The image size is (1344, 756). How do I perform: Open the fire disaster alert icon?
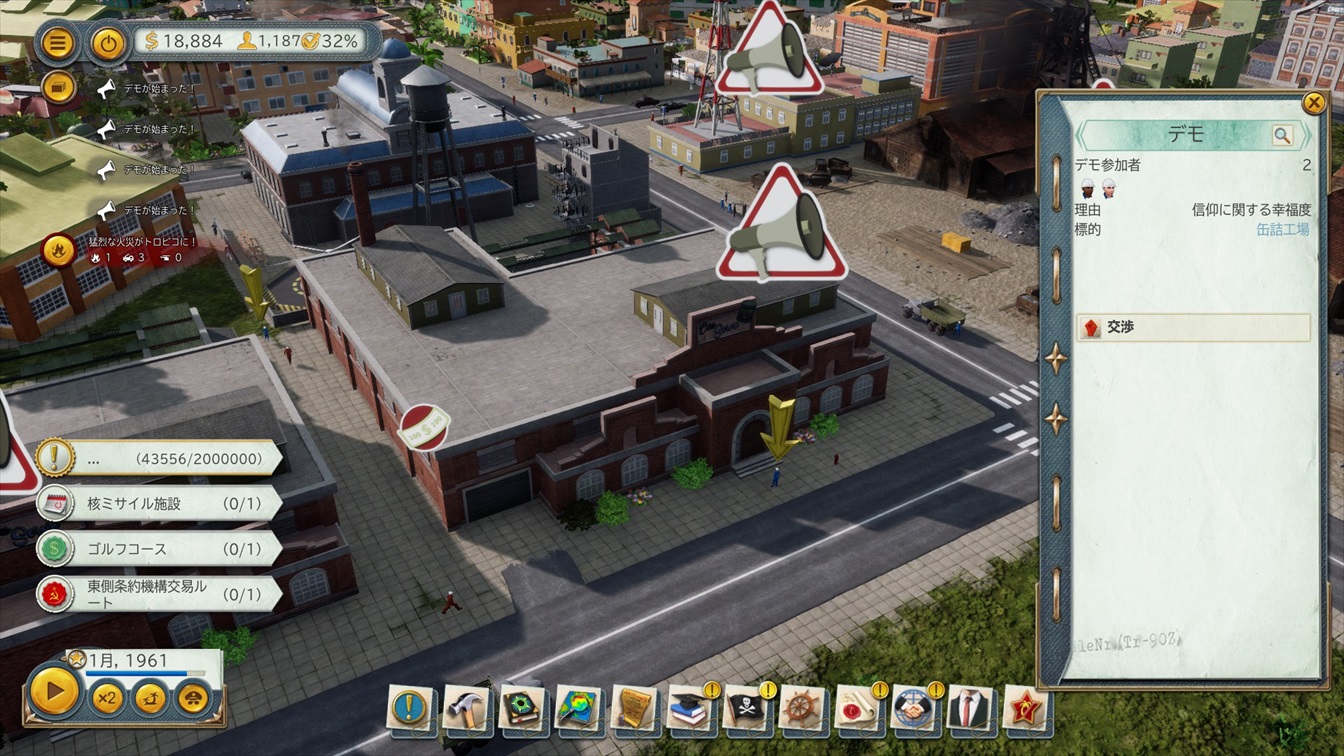pos(59,247)
